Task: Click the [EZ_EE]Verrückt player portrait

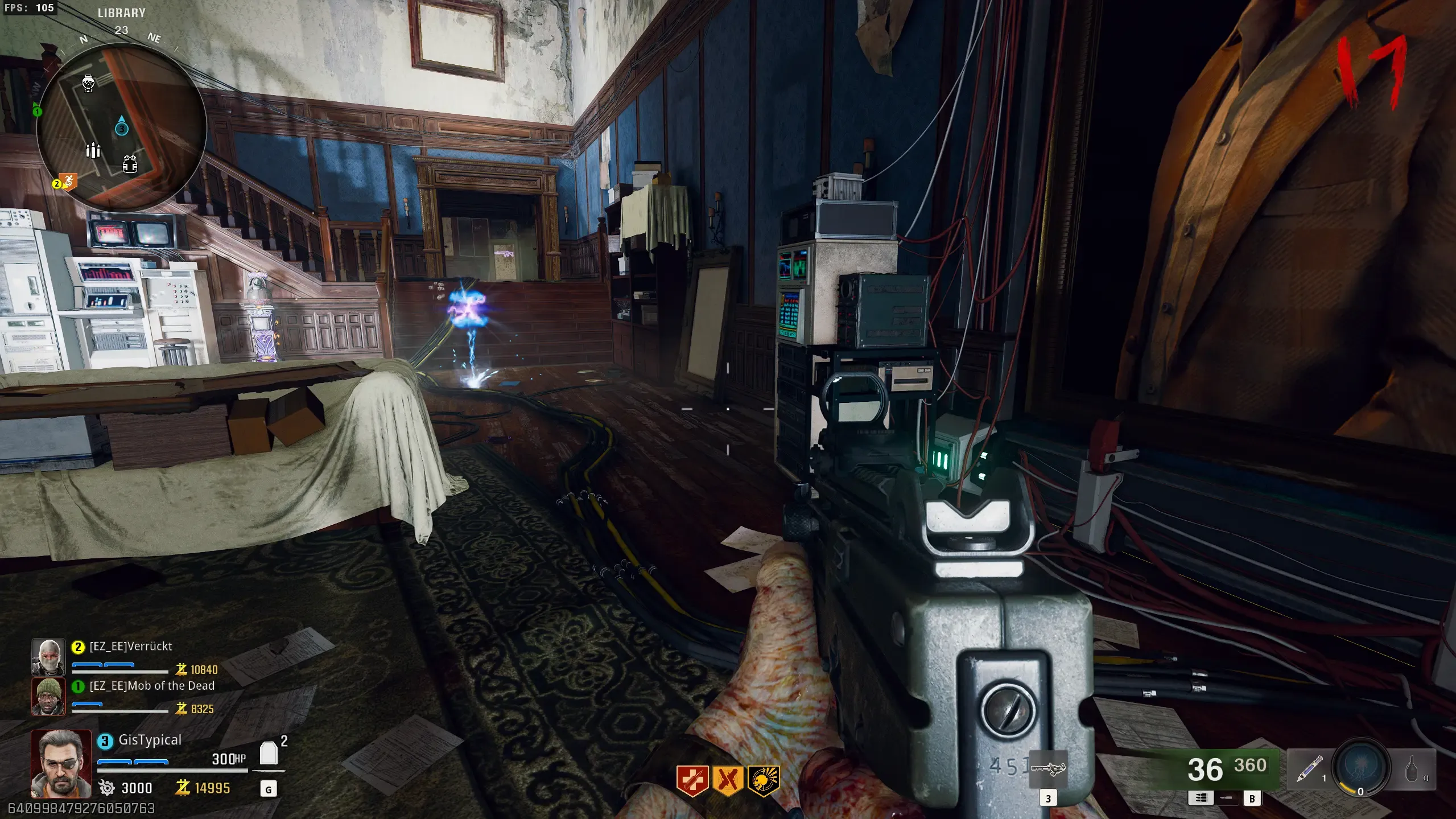Action: tap(48, 657)
